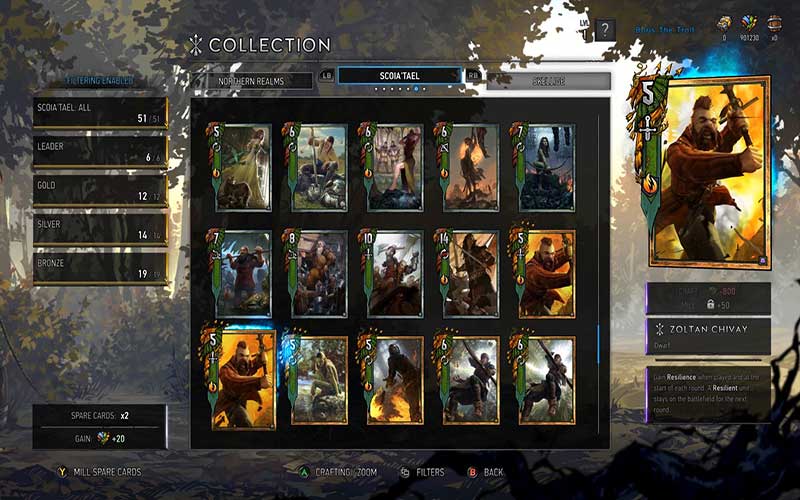Select the Scoia'tael faction tab
The image size is (800, 500).
400,76
